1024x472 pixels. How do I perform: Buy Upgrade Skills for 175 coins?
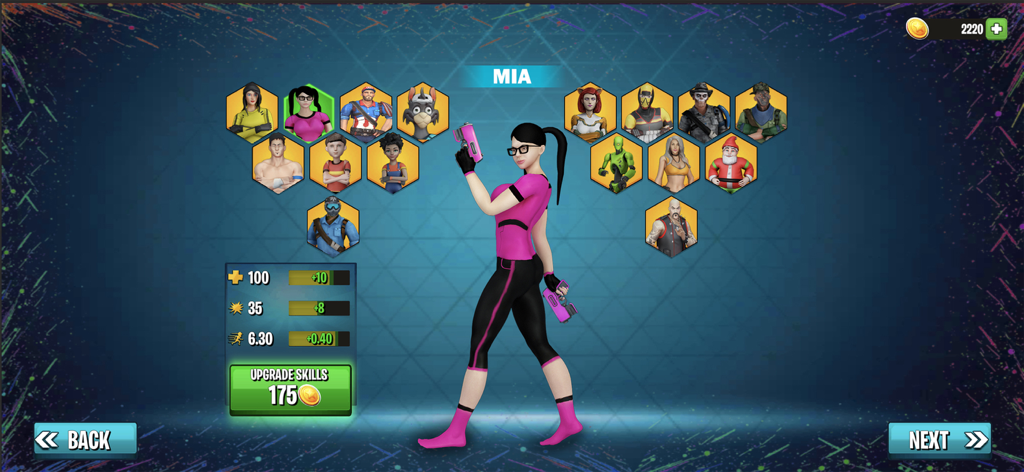point(290,389)
